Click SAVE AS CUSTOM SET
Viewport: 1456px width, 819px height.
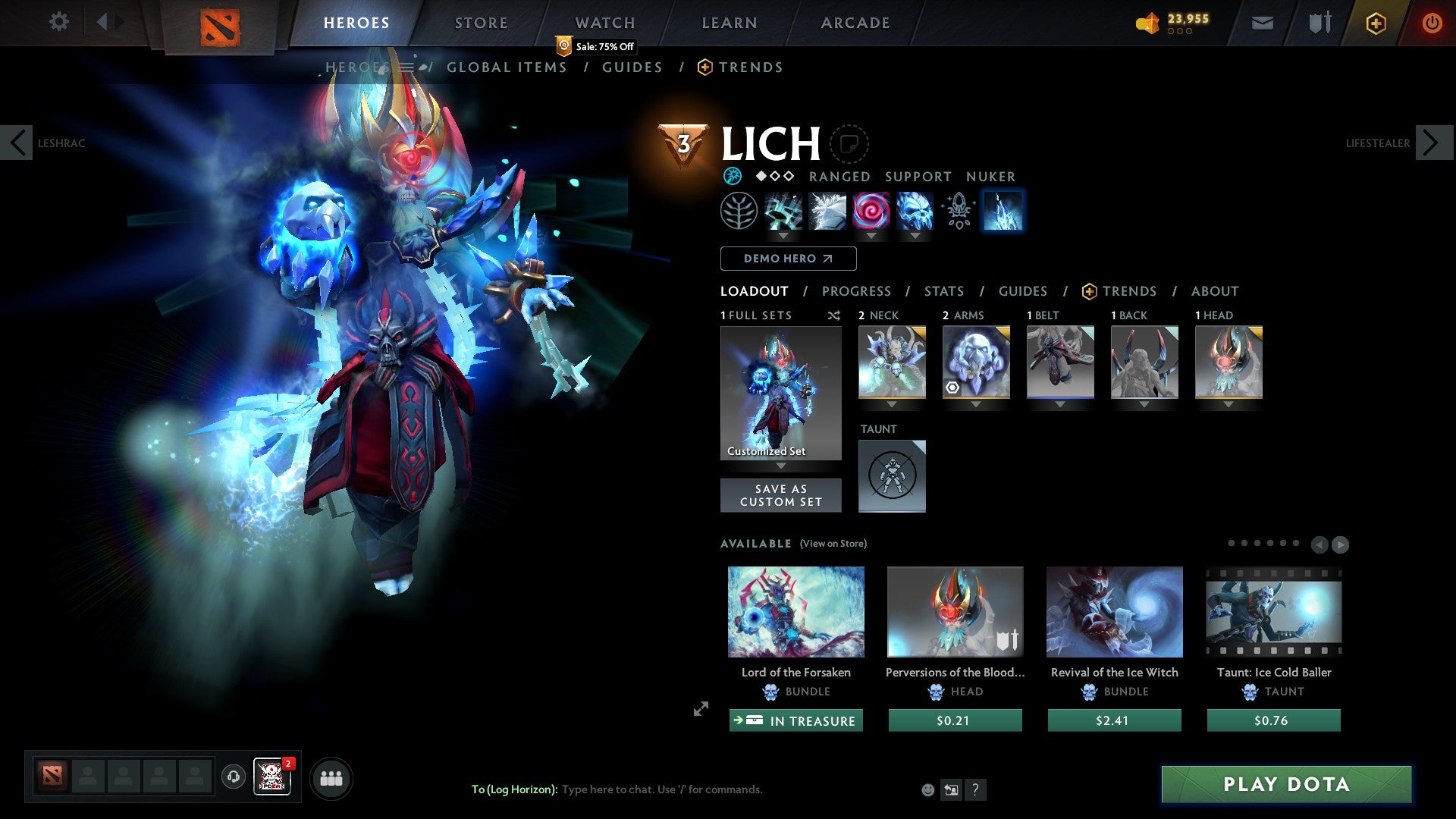tap(780, 495)
